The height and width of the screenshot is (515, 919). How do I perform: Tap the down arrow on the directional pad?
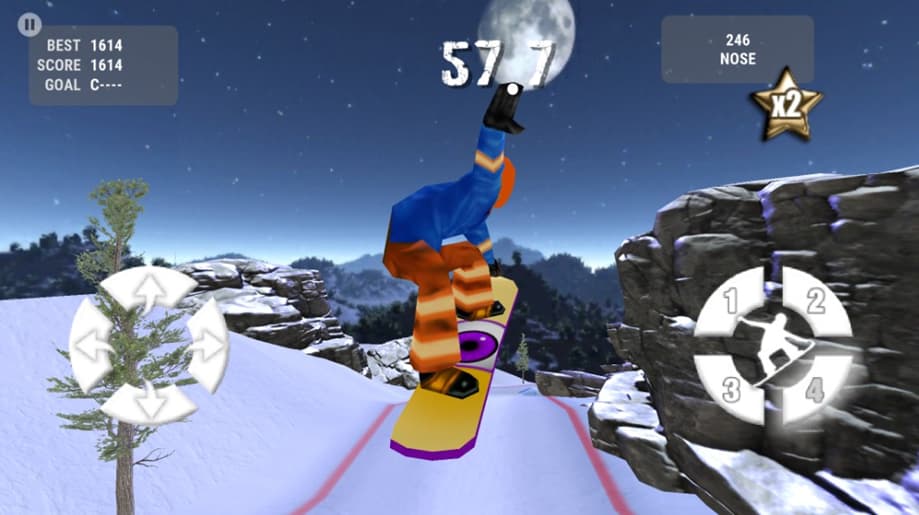pos(149,402)
